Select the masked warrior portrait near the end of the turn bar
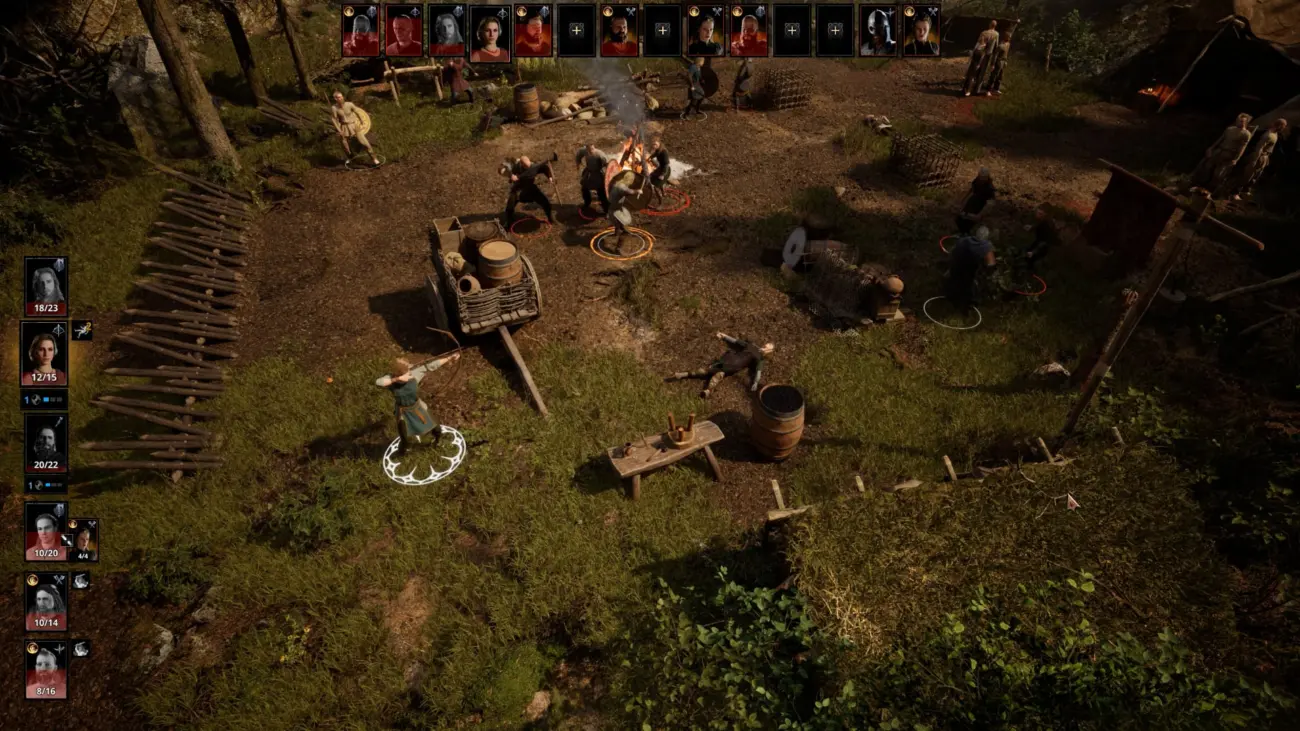 pyautogui.click(x=878, y=31)
